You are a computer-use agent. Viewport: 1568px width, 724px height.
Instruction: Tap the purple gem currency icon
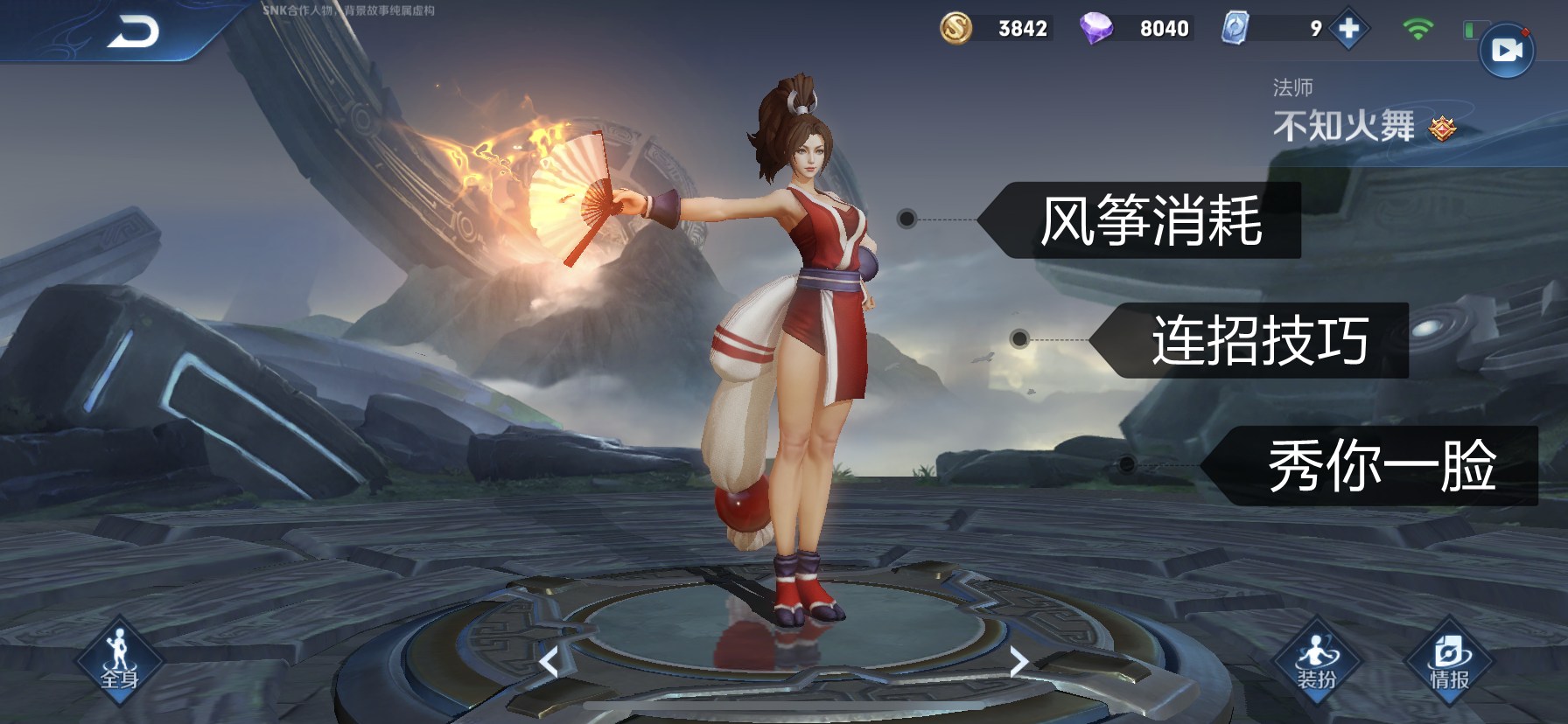1096,27
